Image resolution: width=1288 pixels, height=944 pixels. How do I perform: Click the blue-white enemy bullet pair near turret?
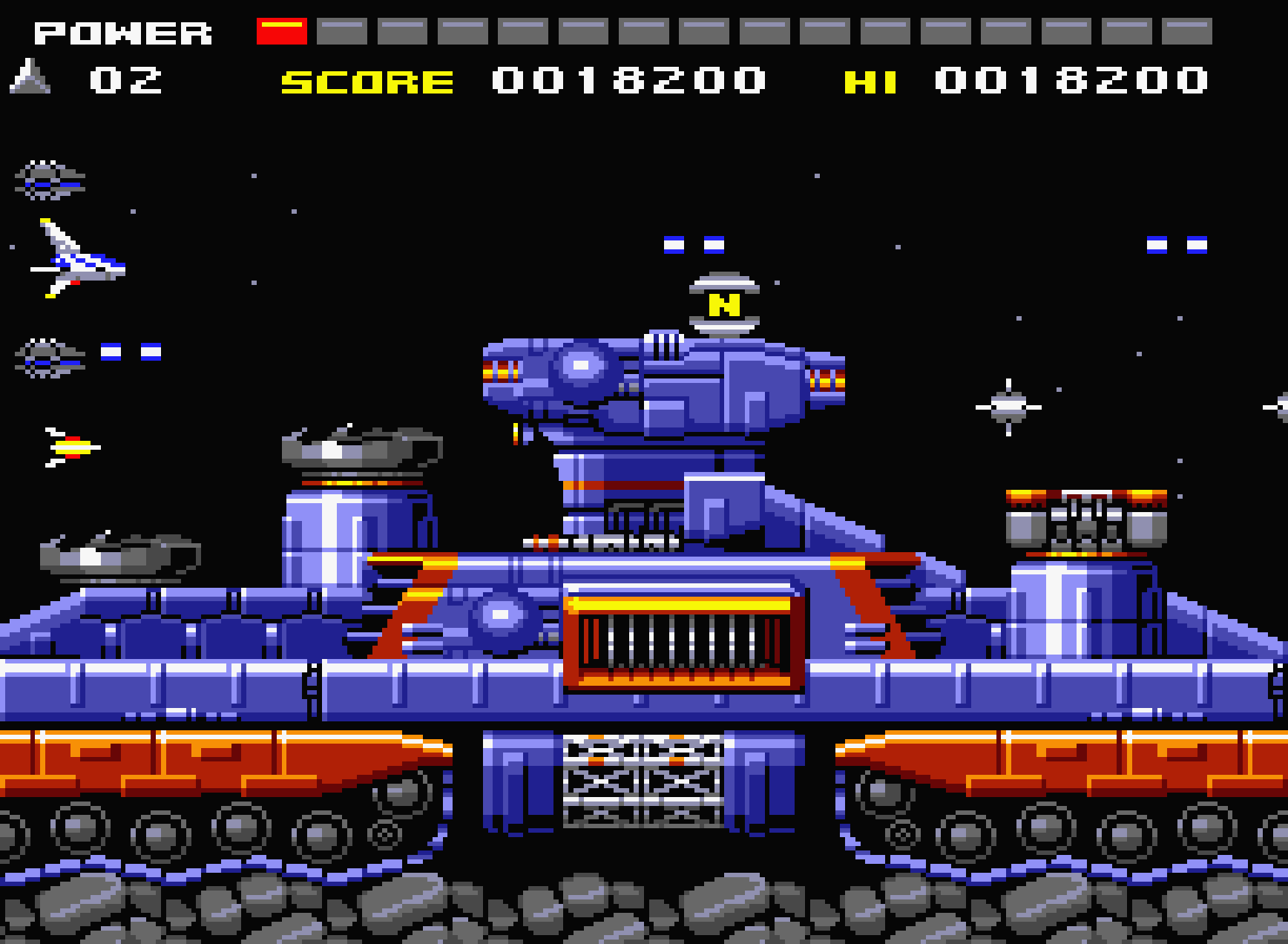click(694, 245)
